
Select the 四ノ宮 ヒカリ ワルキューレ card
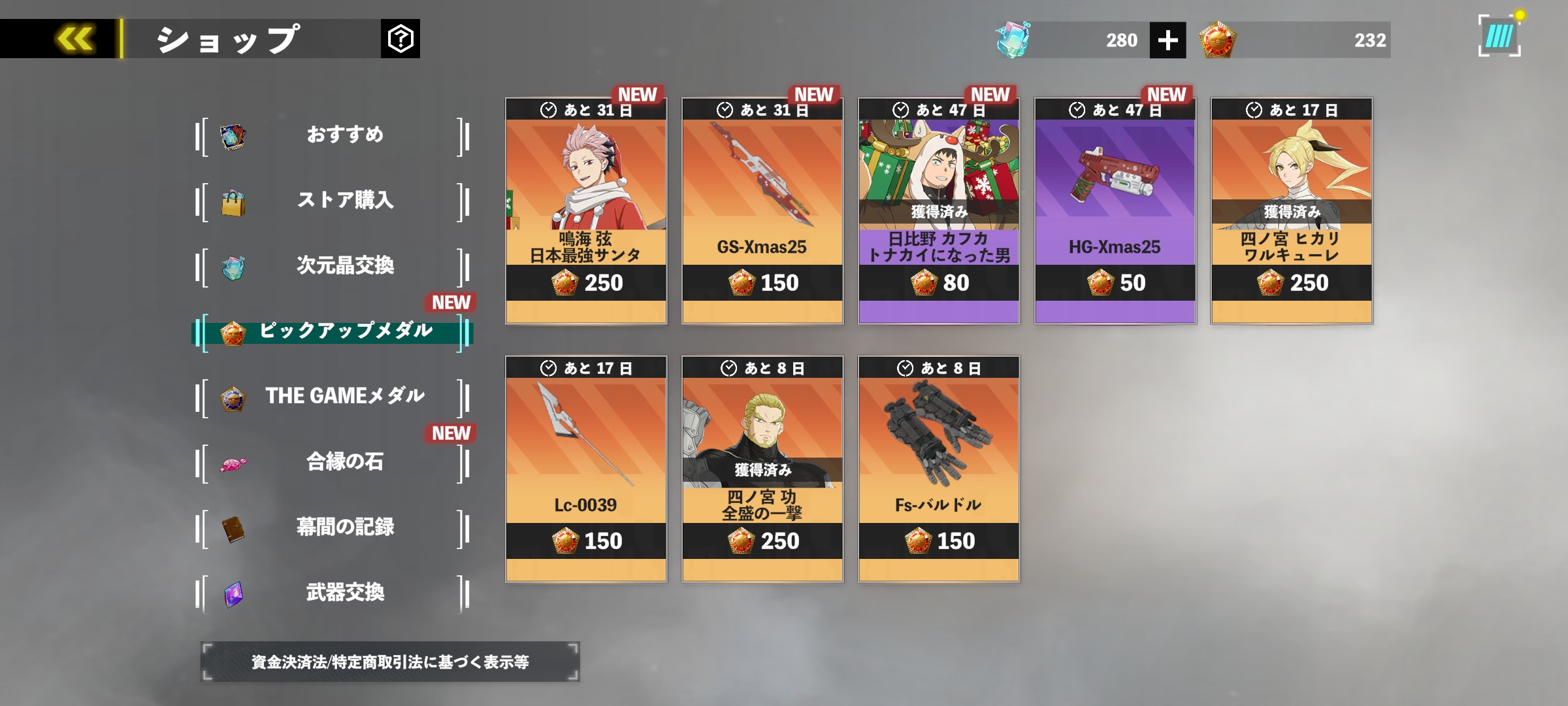point(1292,210)
